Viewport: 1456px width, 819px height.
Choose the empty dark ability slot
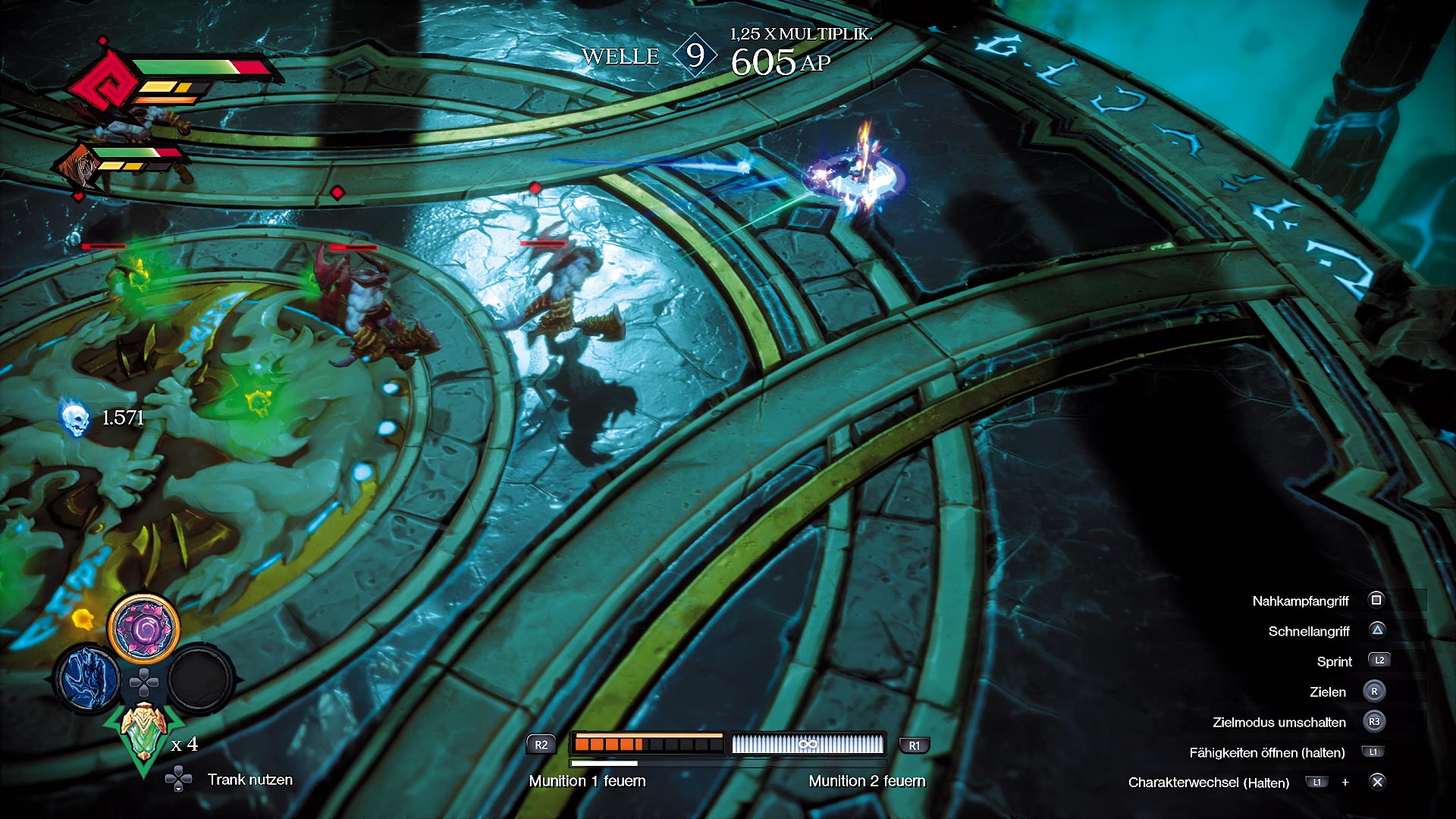click(199, 679)
